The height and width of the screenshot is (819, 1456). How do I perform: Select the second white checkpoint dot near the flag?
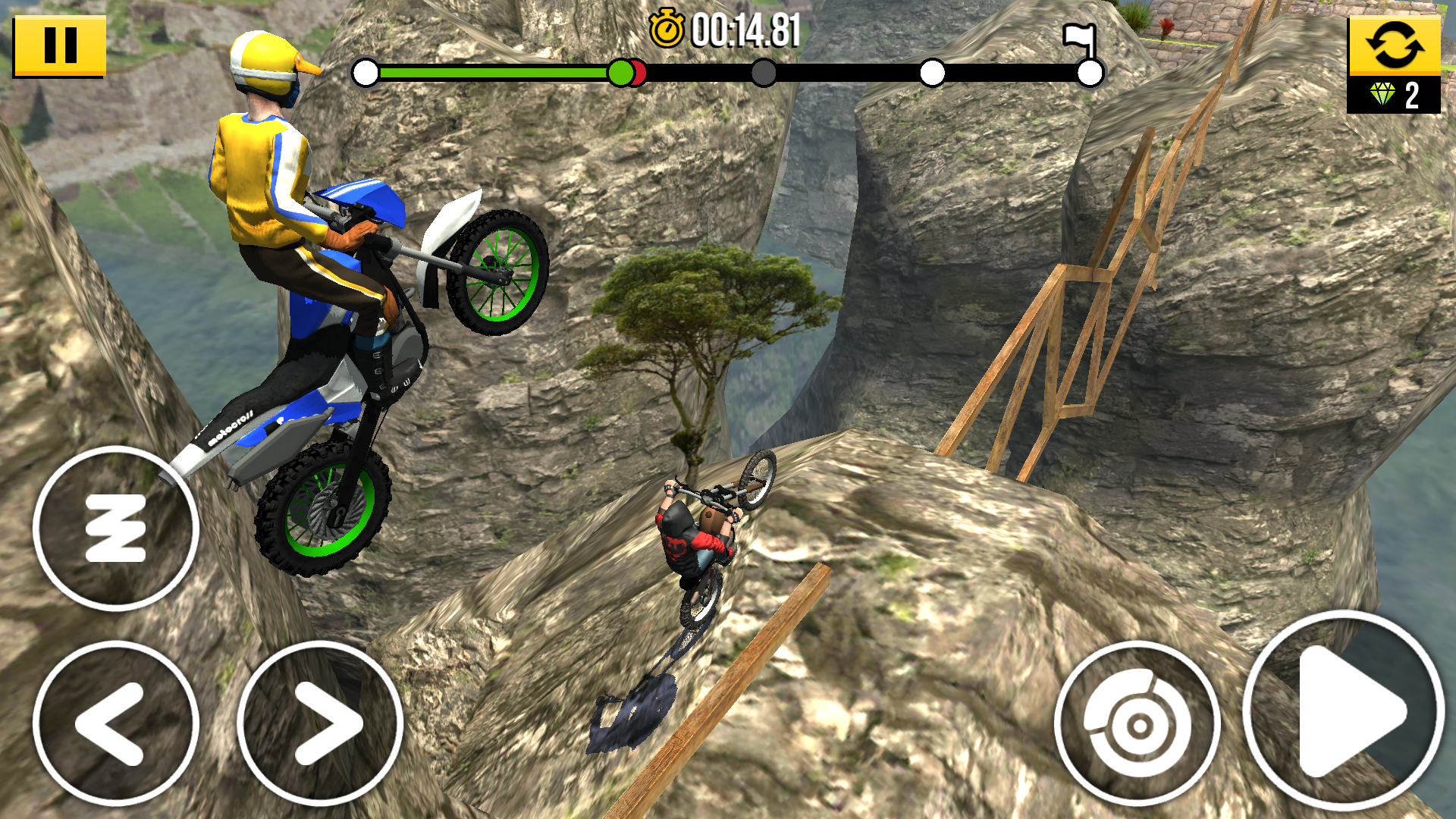[934, 72]
